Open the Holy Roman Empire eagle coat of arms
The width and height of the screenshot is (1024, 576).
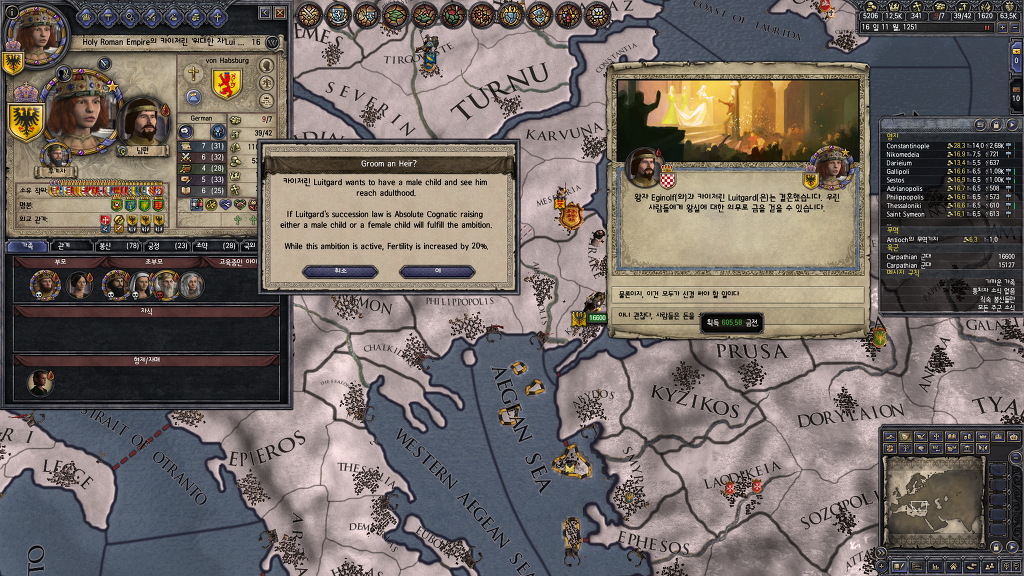(x=26, y=121)
